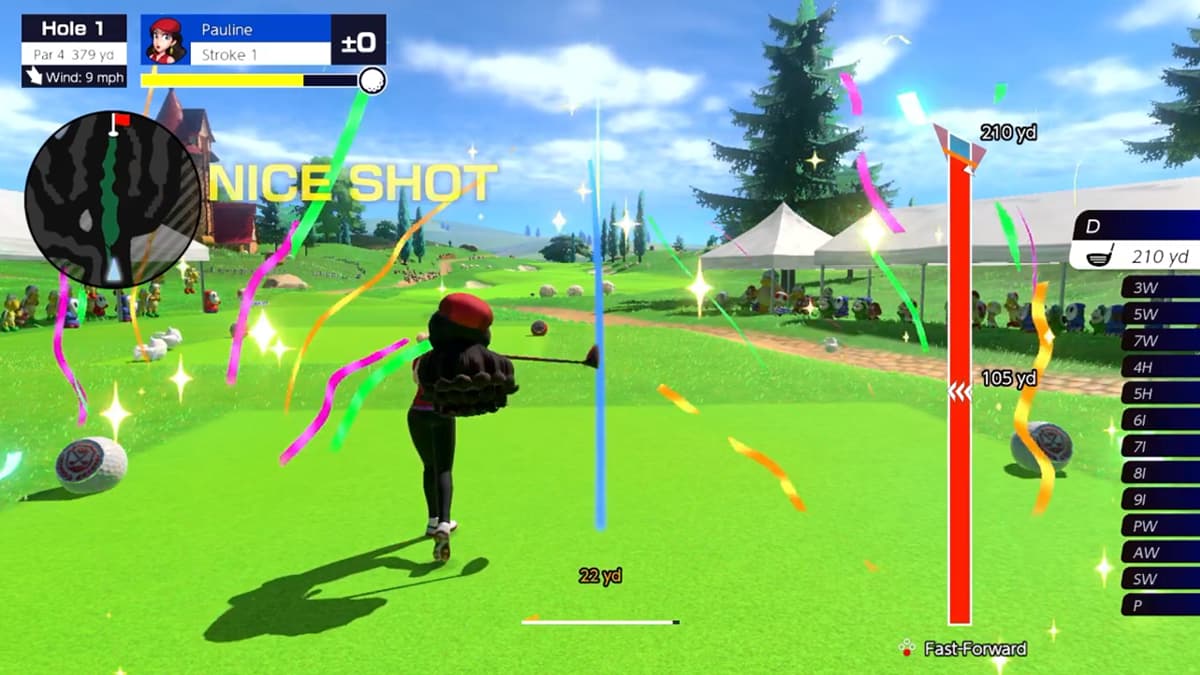Switch to the 7W club
Viewport: 1200px width, 675px height.
tap(1160, 341)
